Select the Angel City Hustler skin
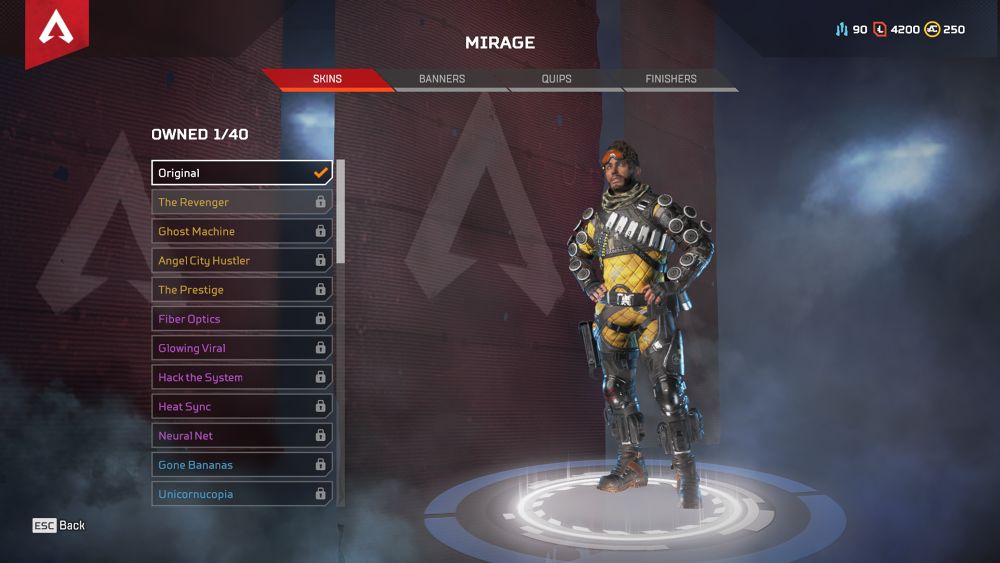The width and height of the screenshot is (1000, 563). tap(242, 260)
